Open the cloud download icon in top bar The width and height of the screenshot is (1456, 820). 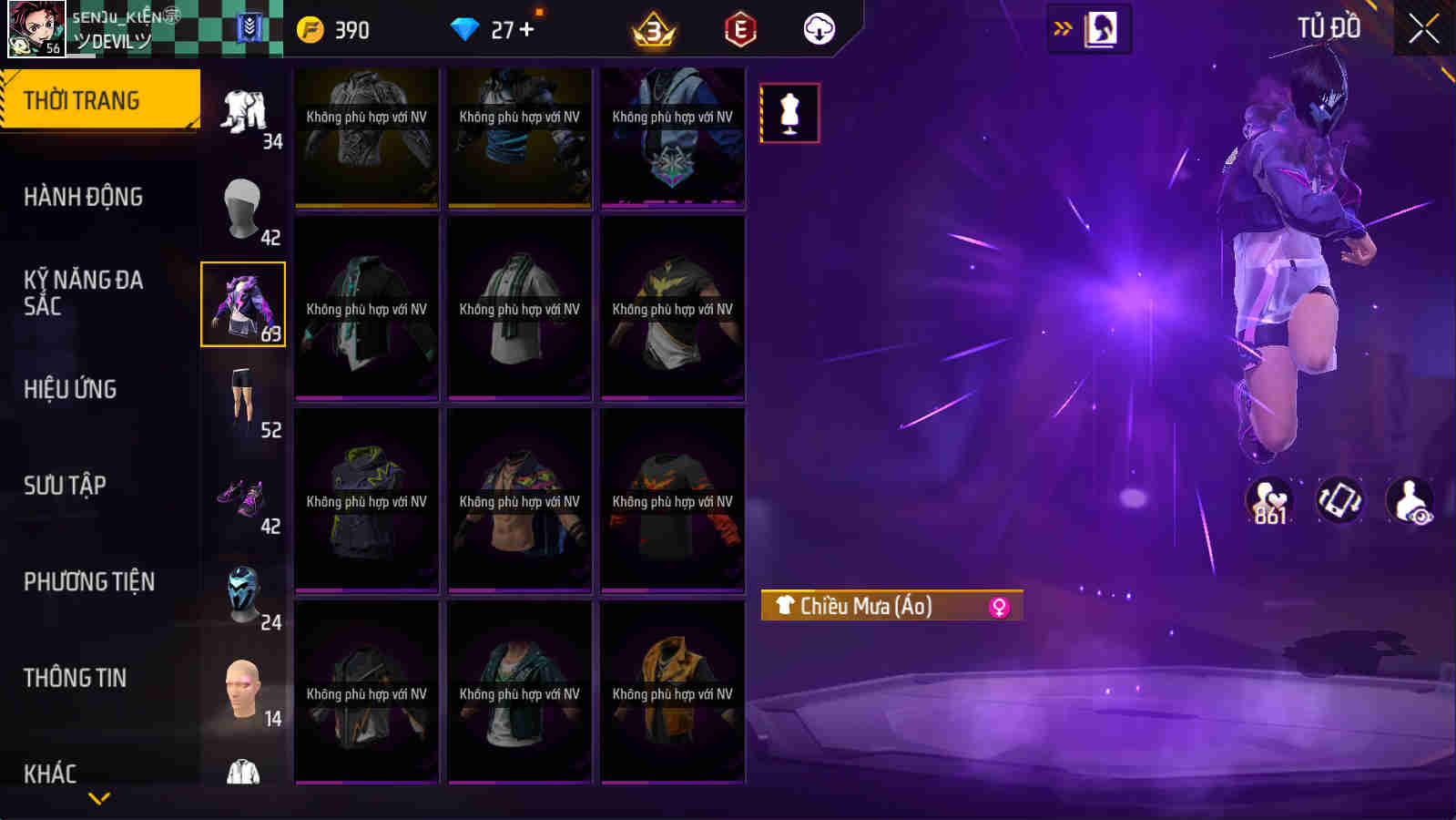[819, 28]
